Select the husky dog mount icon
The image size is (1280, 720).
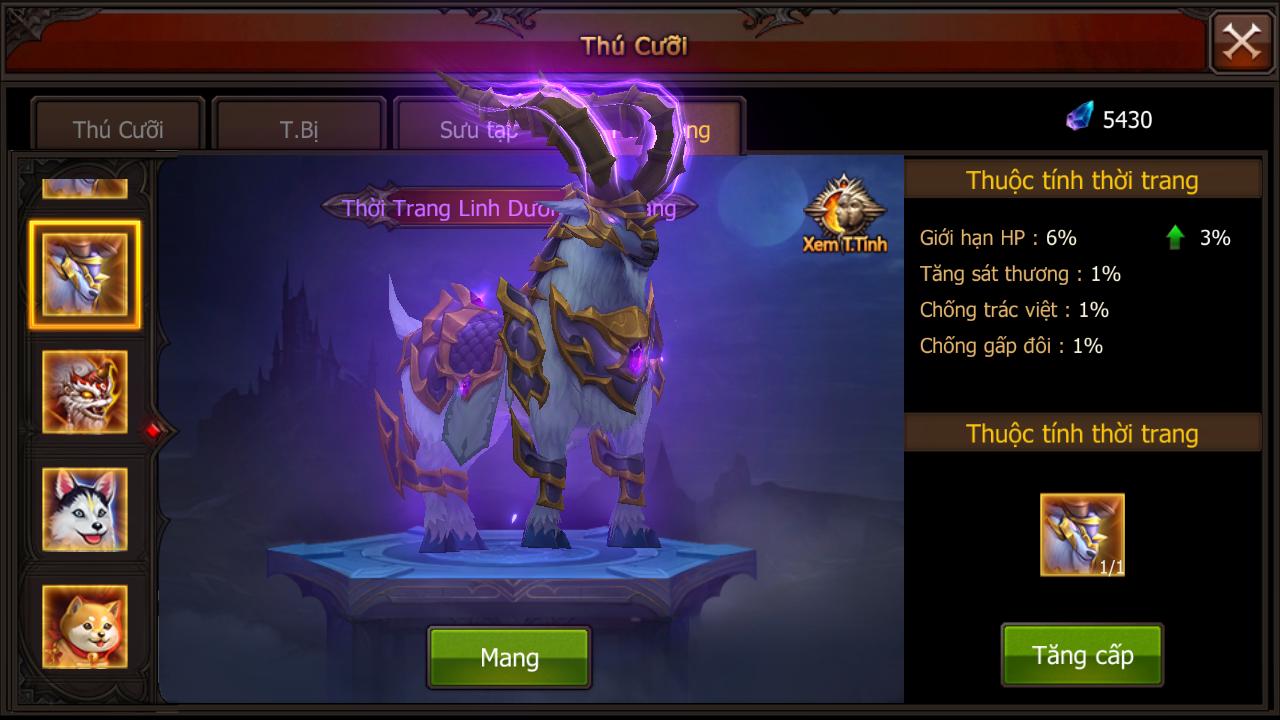click(84, 508)
